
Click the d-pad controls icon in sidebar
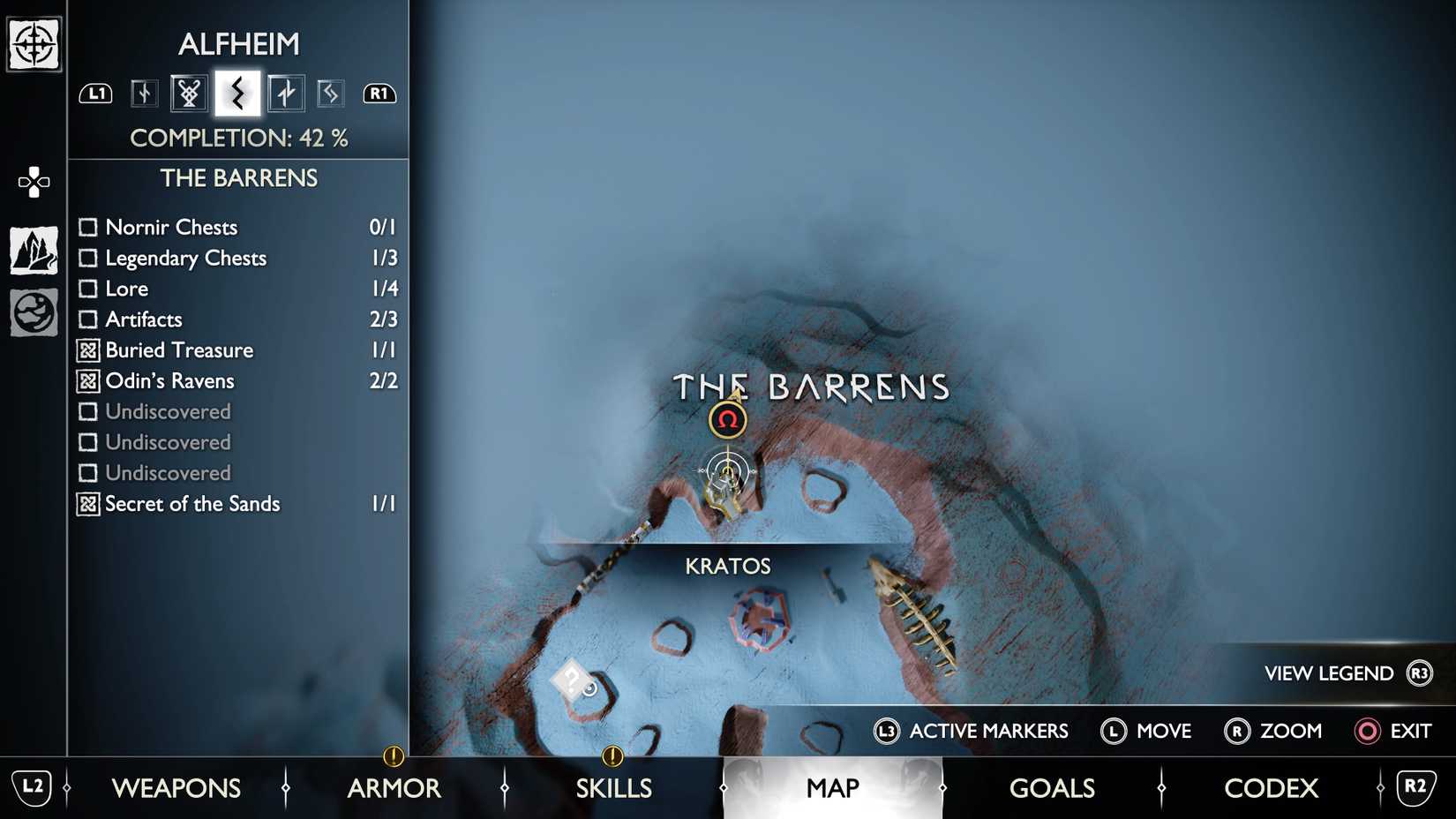33,181
